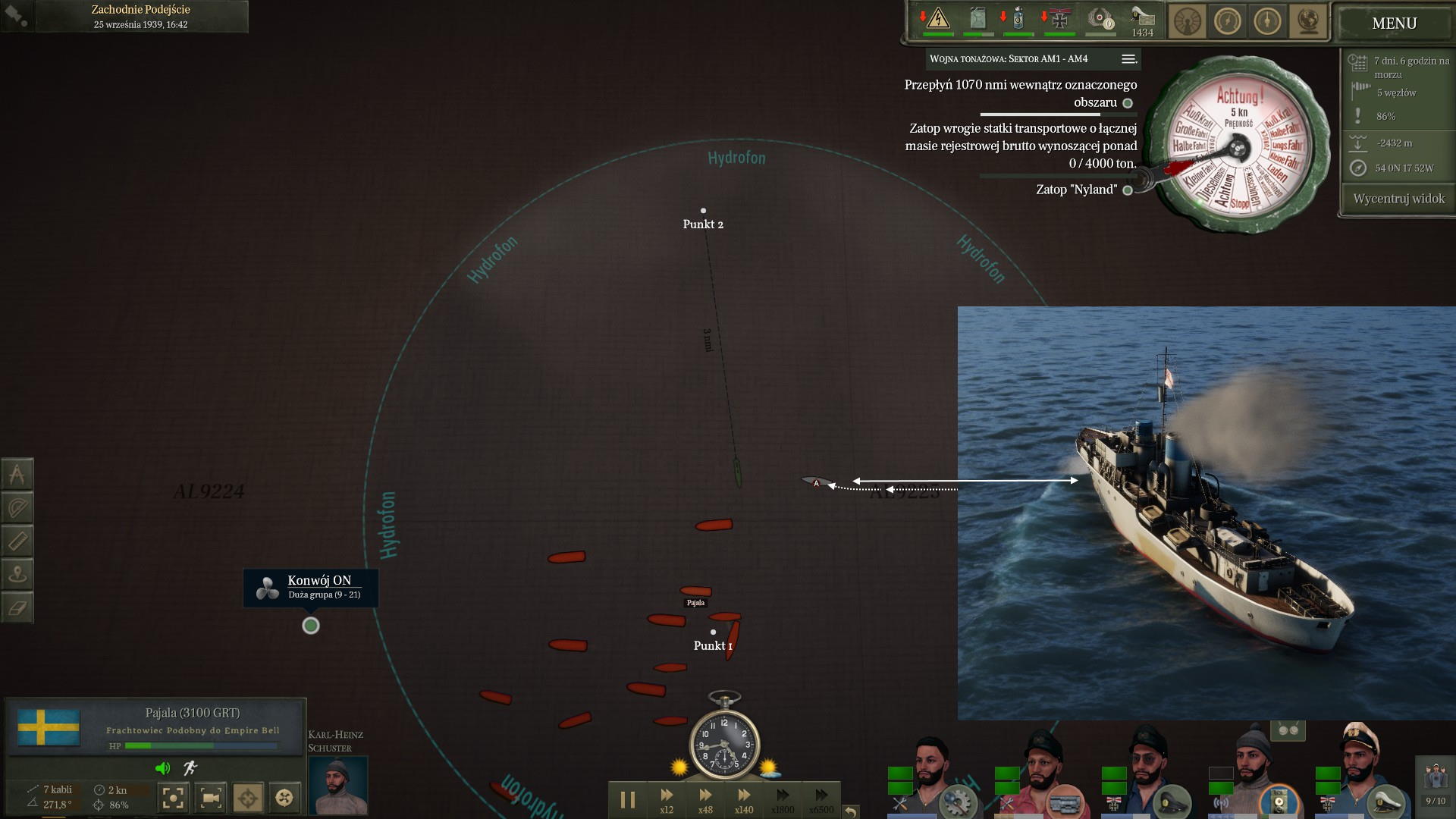Set time speed to x140
The width and height of the screenshot is (1456, 819).
point(744,799)
